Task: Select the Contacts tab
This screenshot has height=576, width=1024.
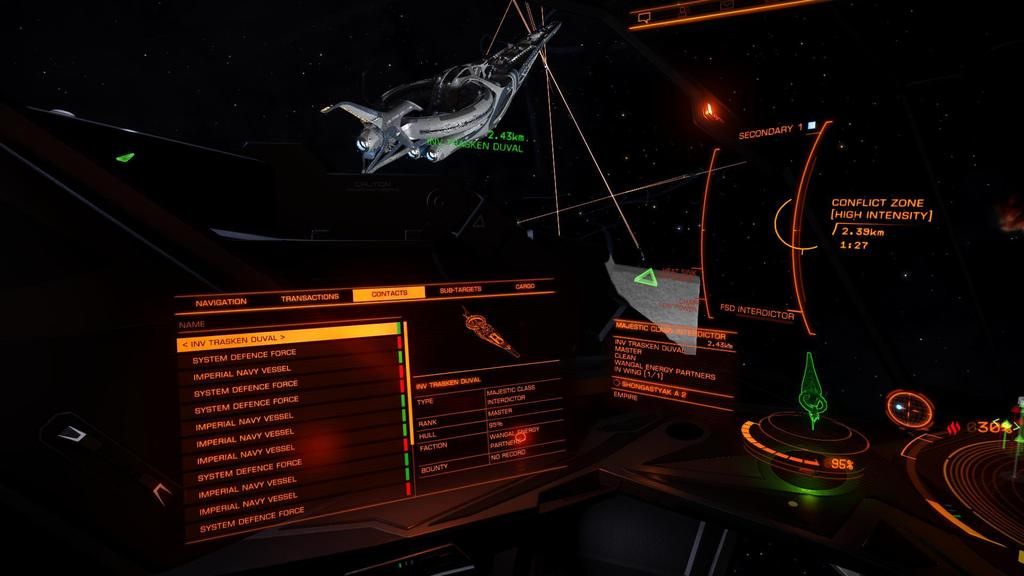Action: 389,294
